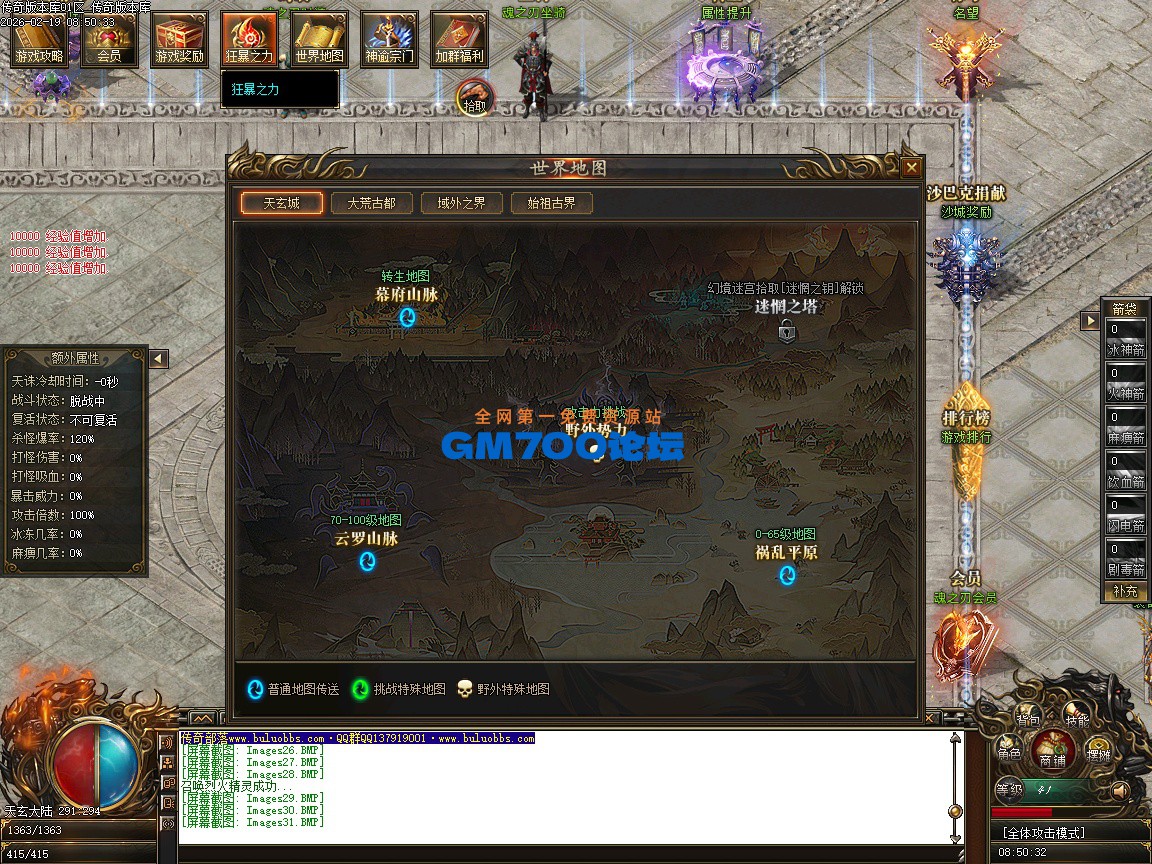Viewport: 1152px width, 864px height.
Task: Open the 域外之界 map tab
Action: (x=461, y=203)
